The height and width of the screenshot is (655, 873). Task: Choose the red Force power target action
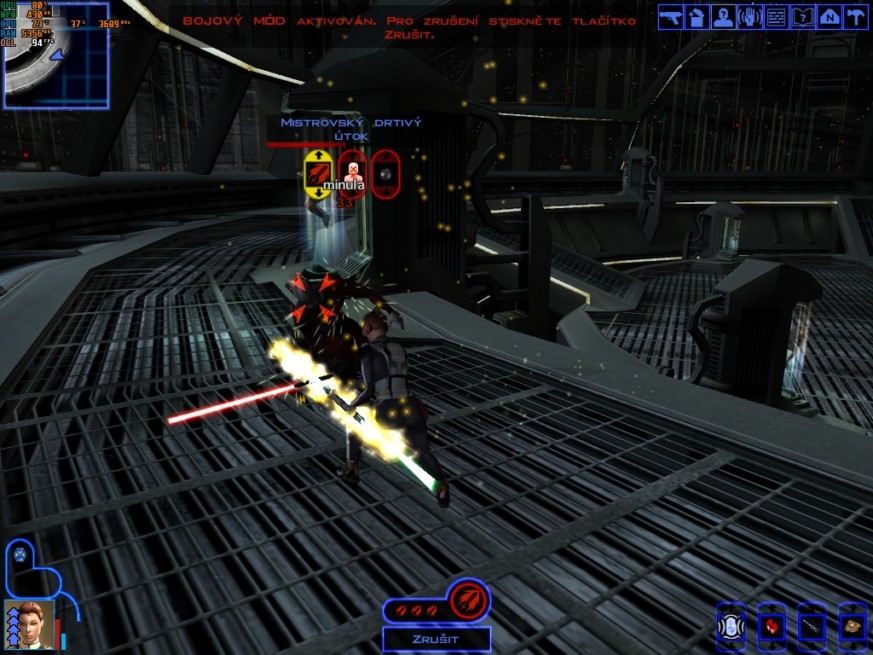[351, 173]
